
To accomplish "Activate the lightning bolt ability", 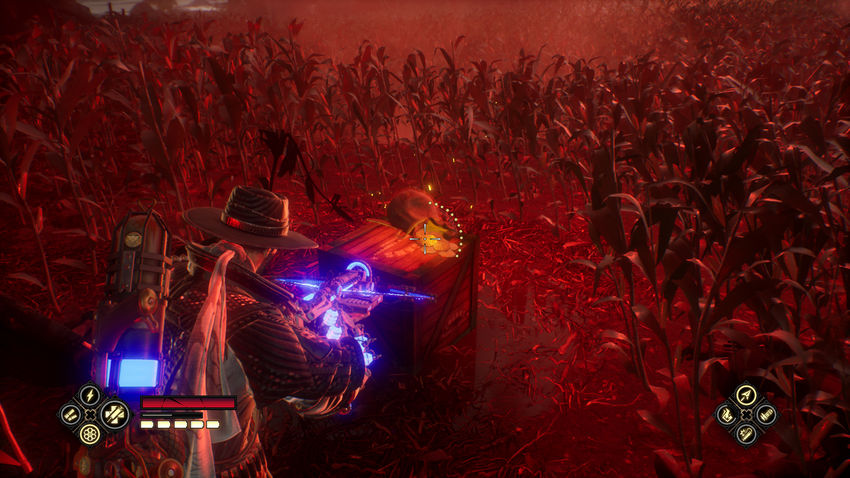I will pos(90,395).
